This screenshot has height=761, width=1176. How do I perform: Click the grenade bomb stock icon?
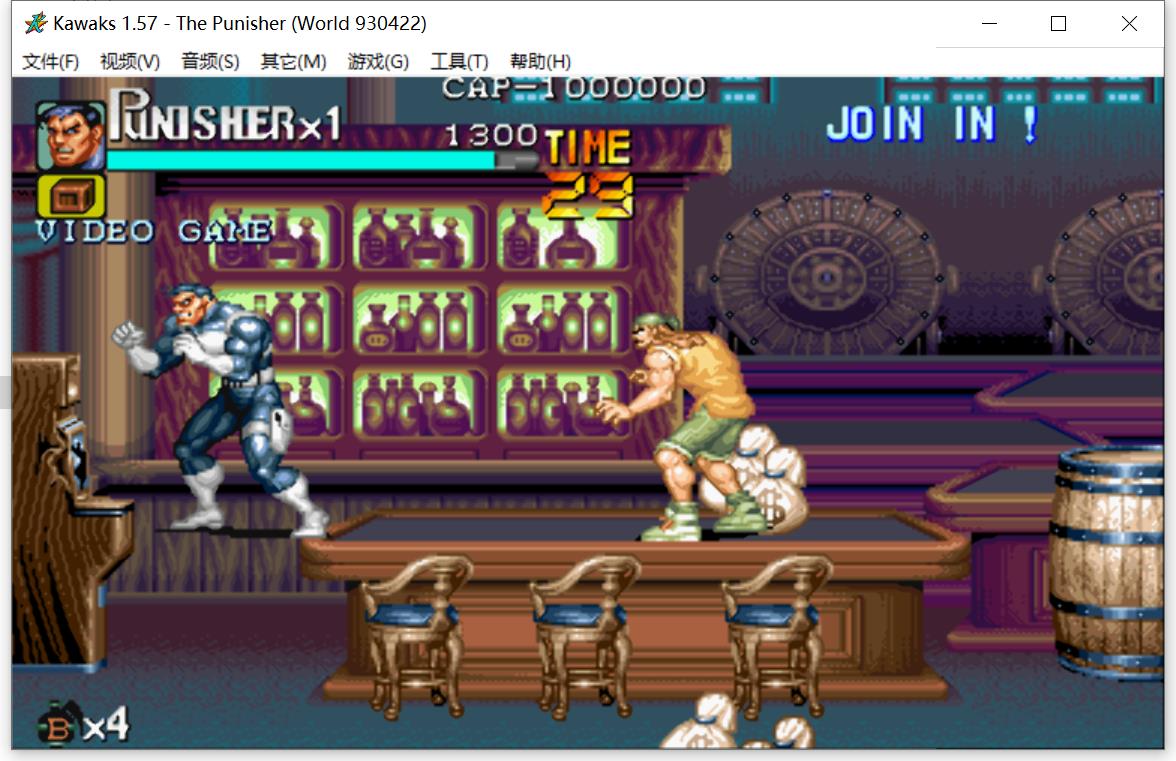pyautogui.click(x=58, y=727)
